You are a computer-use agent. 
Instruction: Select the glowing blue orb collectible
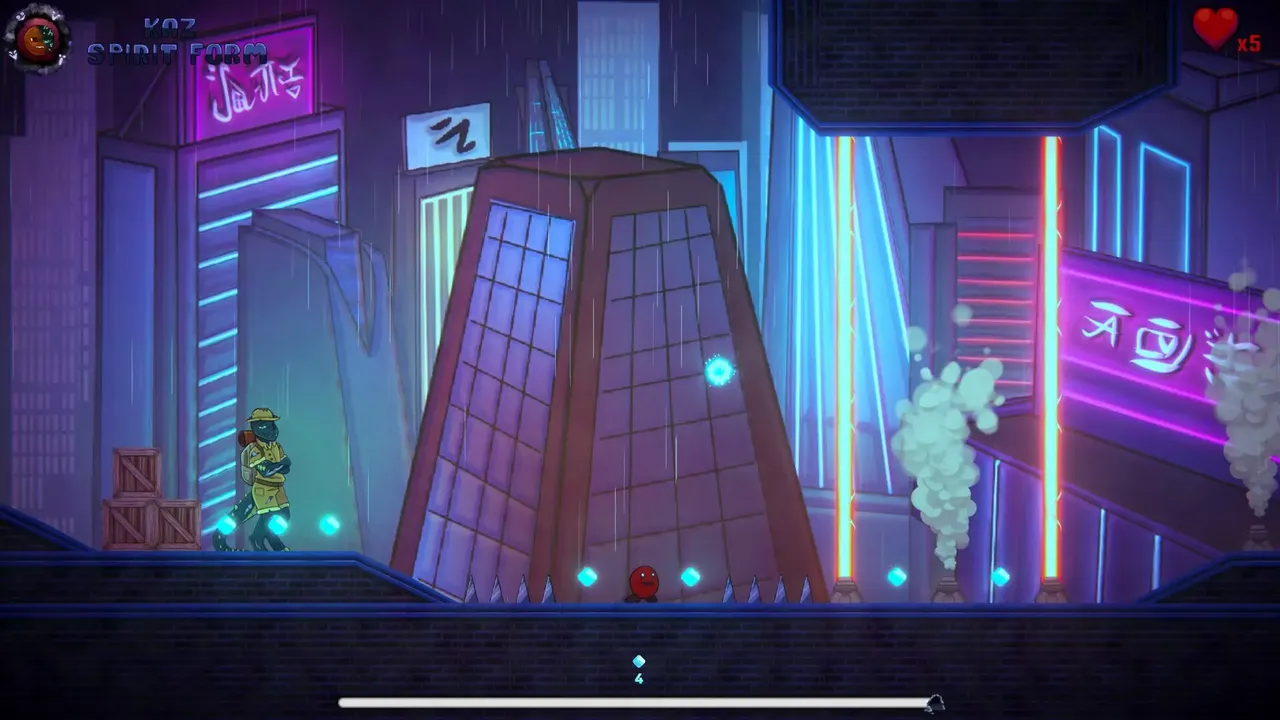click(x=718, y=372)
